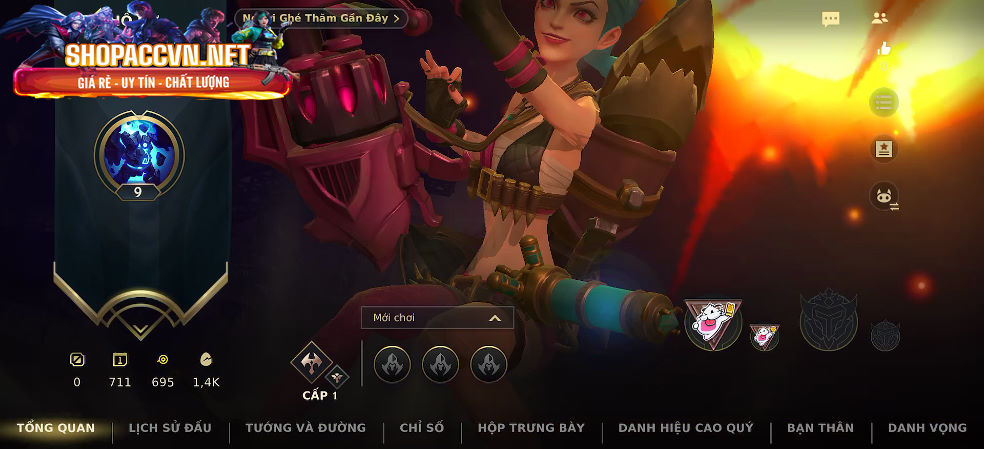Click the large poro badge icon
Viewport: 984px width, 449px height.
[713, 323]
